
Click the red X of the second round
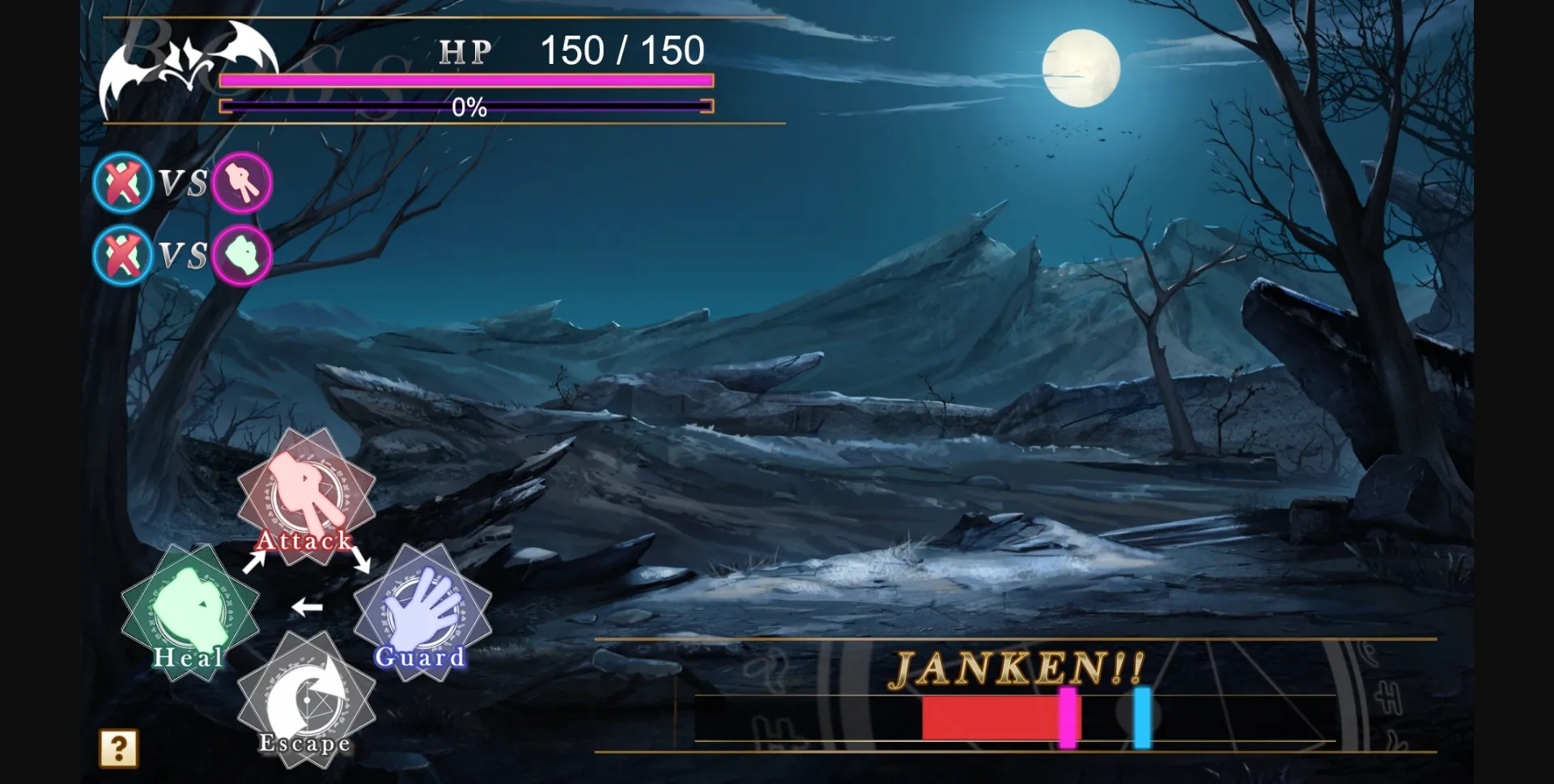[x=122, y=256]
